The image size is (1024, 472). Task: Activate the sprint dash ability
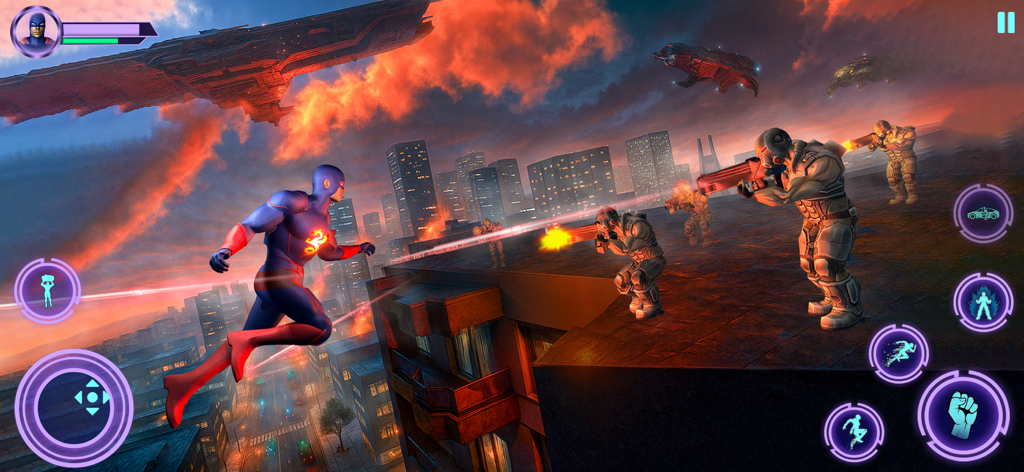pyautogui.click(x=898, y=353)
